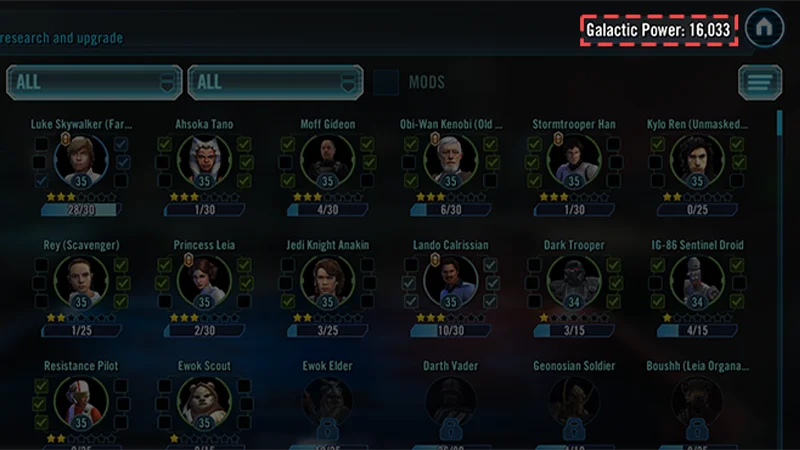This screenshot has width=800, height=450.
Task: Toggle the MODS checkbox
Action: point(386,82)
